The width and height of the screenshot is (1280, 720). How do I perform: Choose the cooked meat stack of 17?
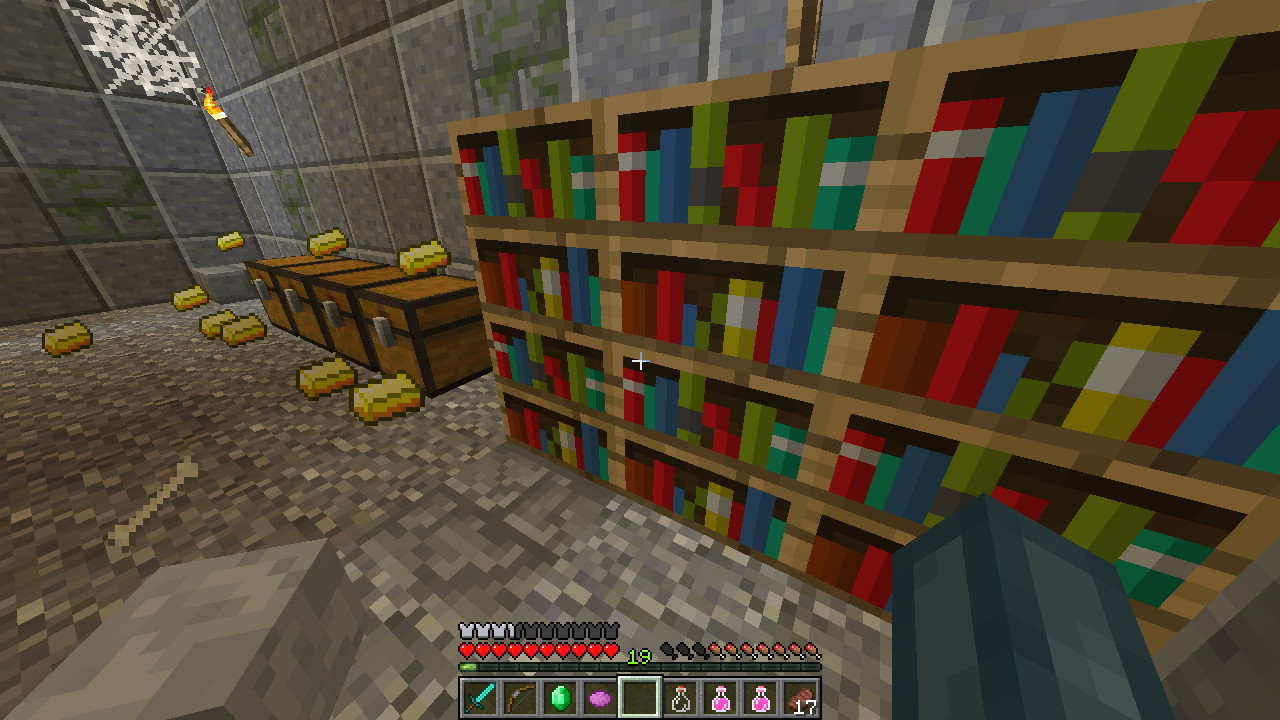pyautogui.click(x=800, y=698)
